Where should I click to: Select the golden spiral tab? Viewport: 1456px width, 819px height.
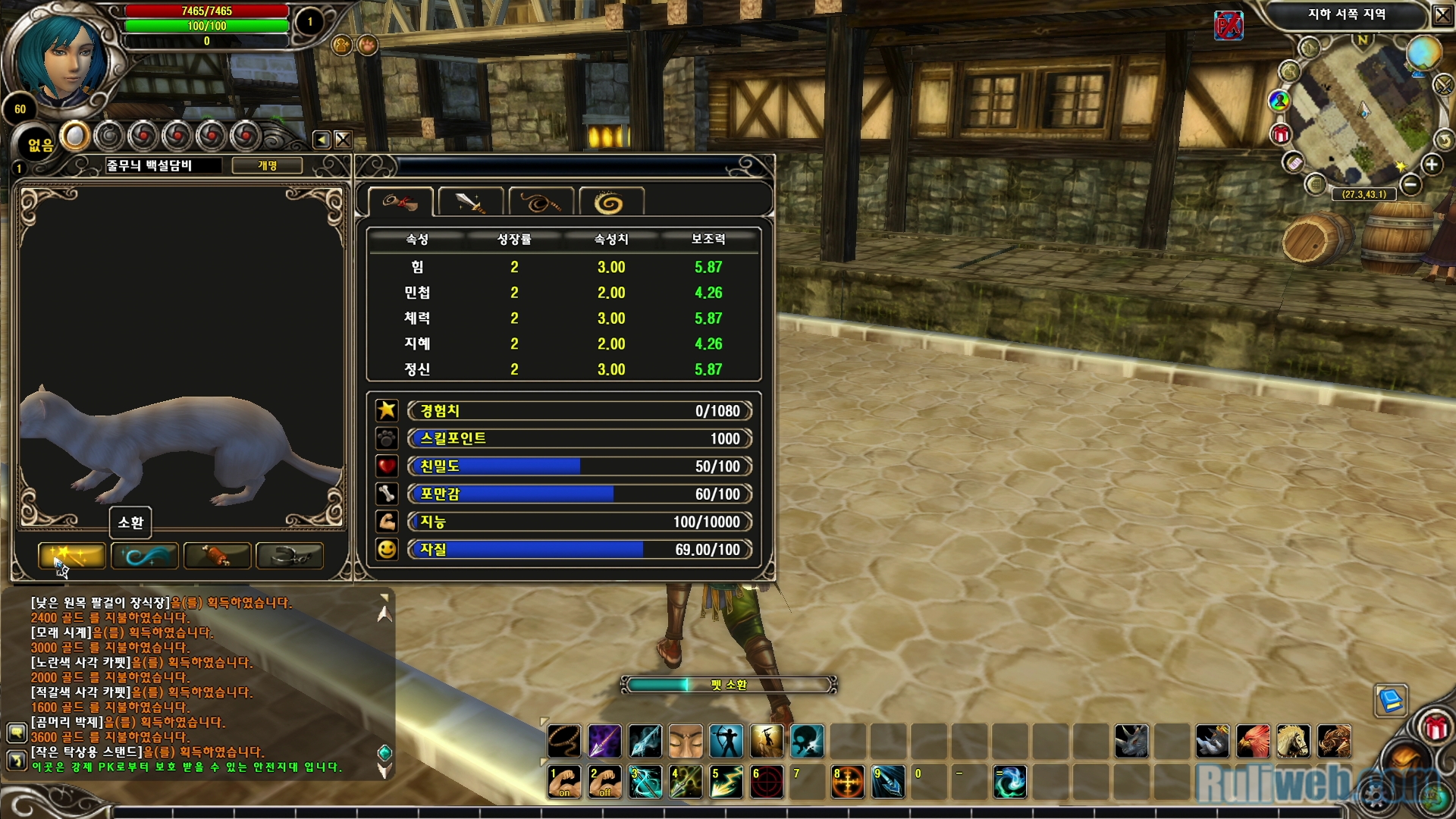click(x=610, y=202)
